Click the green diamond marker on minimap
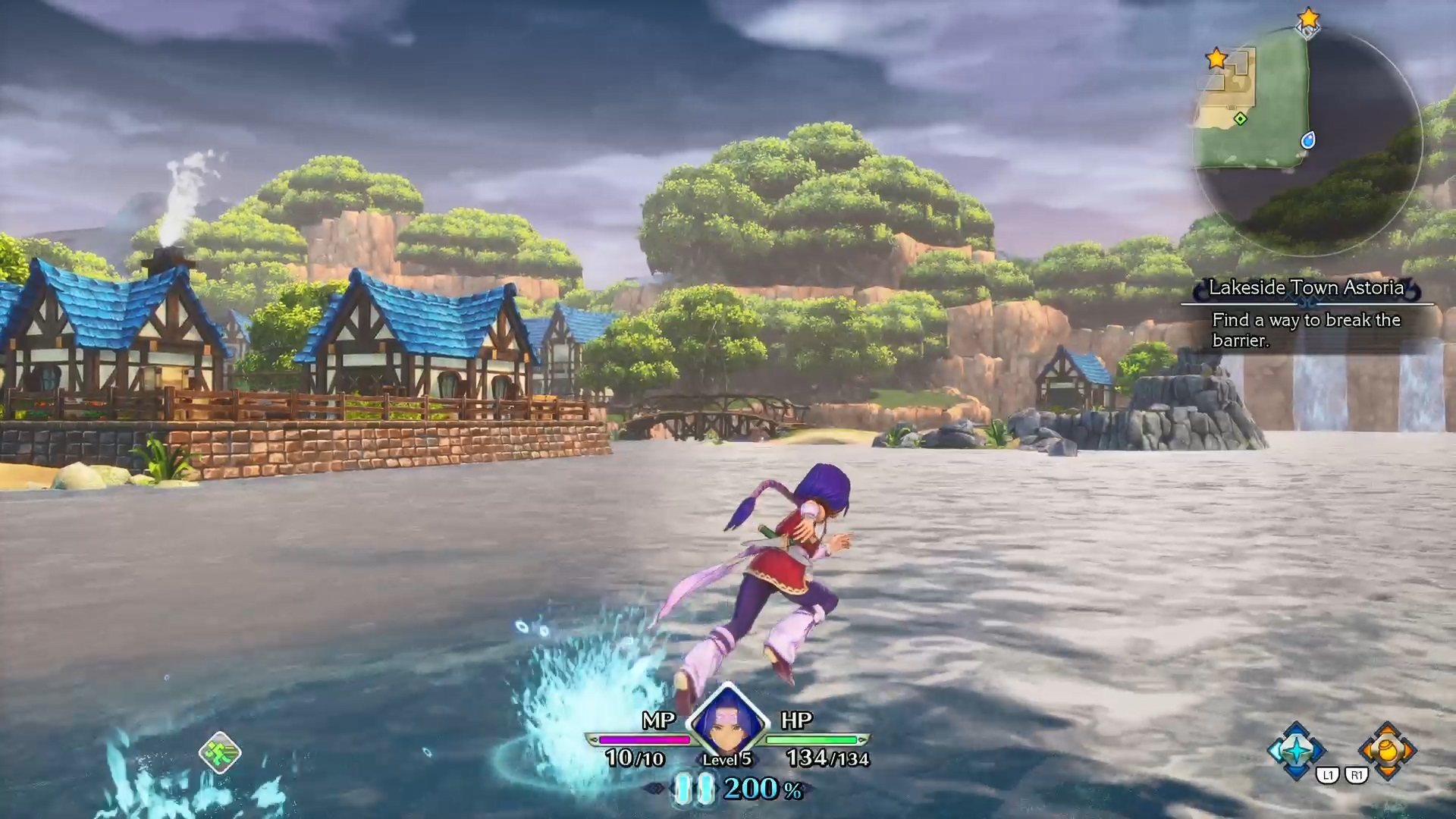Viewport: 1456px width, 819px height. pos(1240,119)
